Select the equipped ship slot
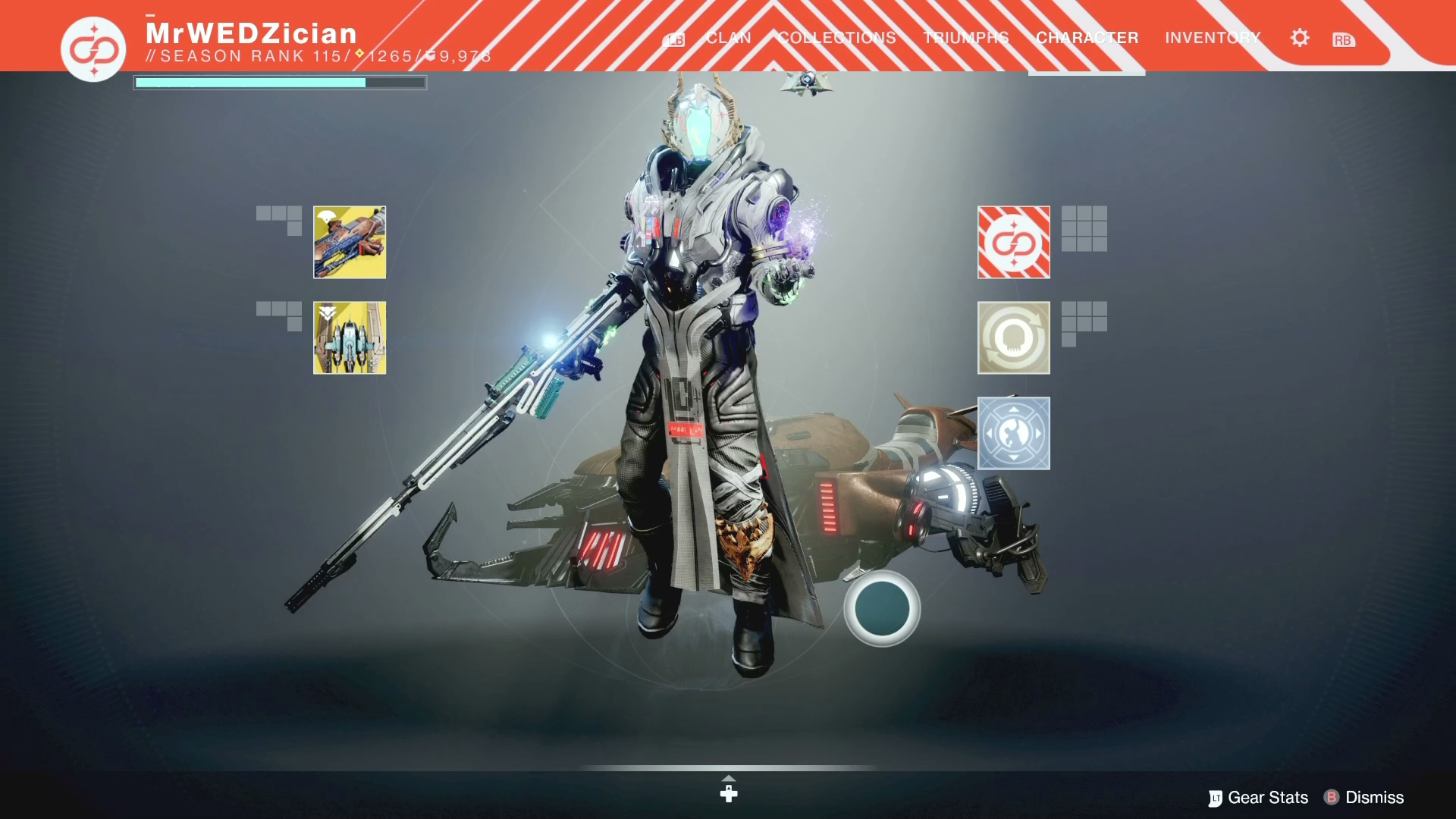This screenshot has width=1456, height=819. coord(350,338)
